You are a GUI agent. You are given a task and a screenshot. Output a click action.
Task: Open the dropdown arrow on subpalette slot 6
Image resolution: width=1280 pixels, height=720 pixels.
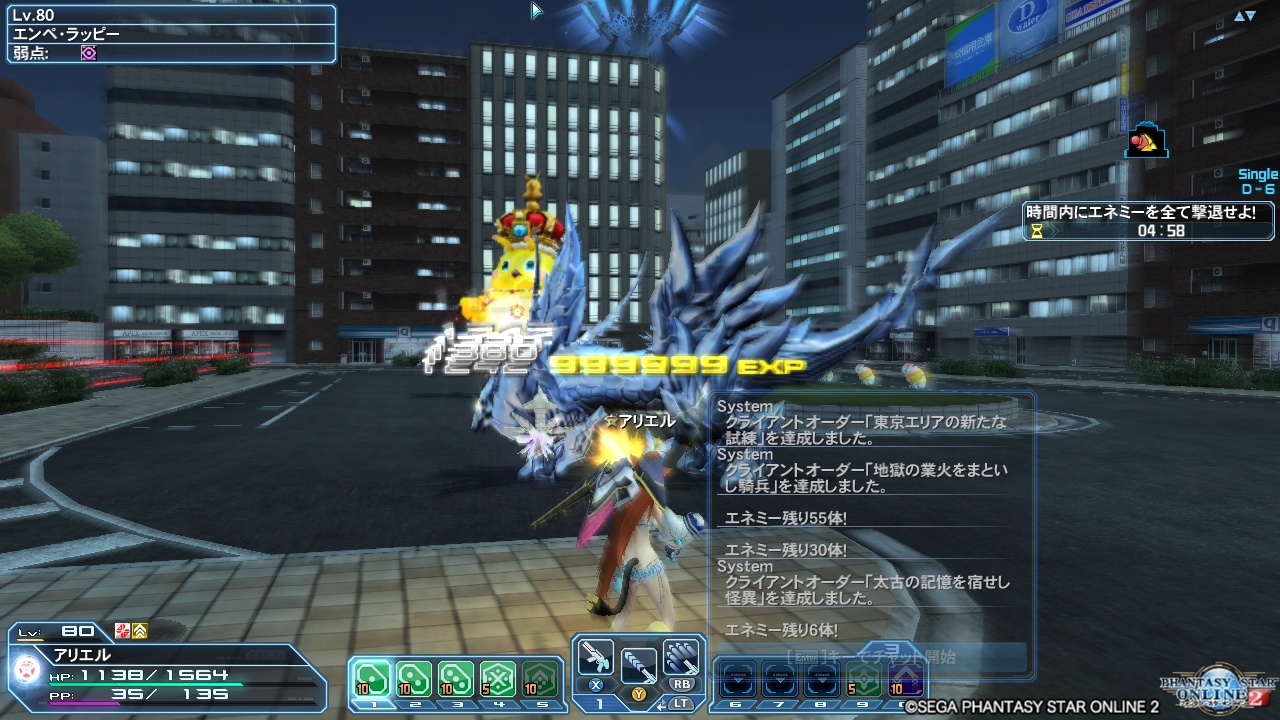pos(737,678)
